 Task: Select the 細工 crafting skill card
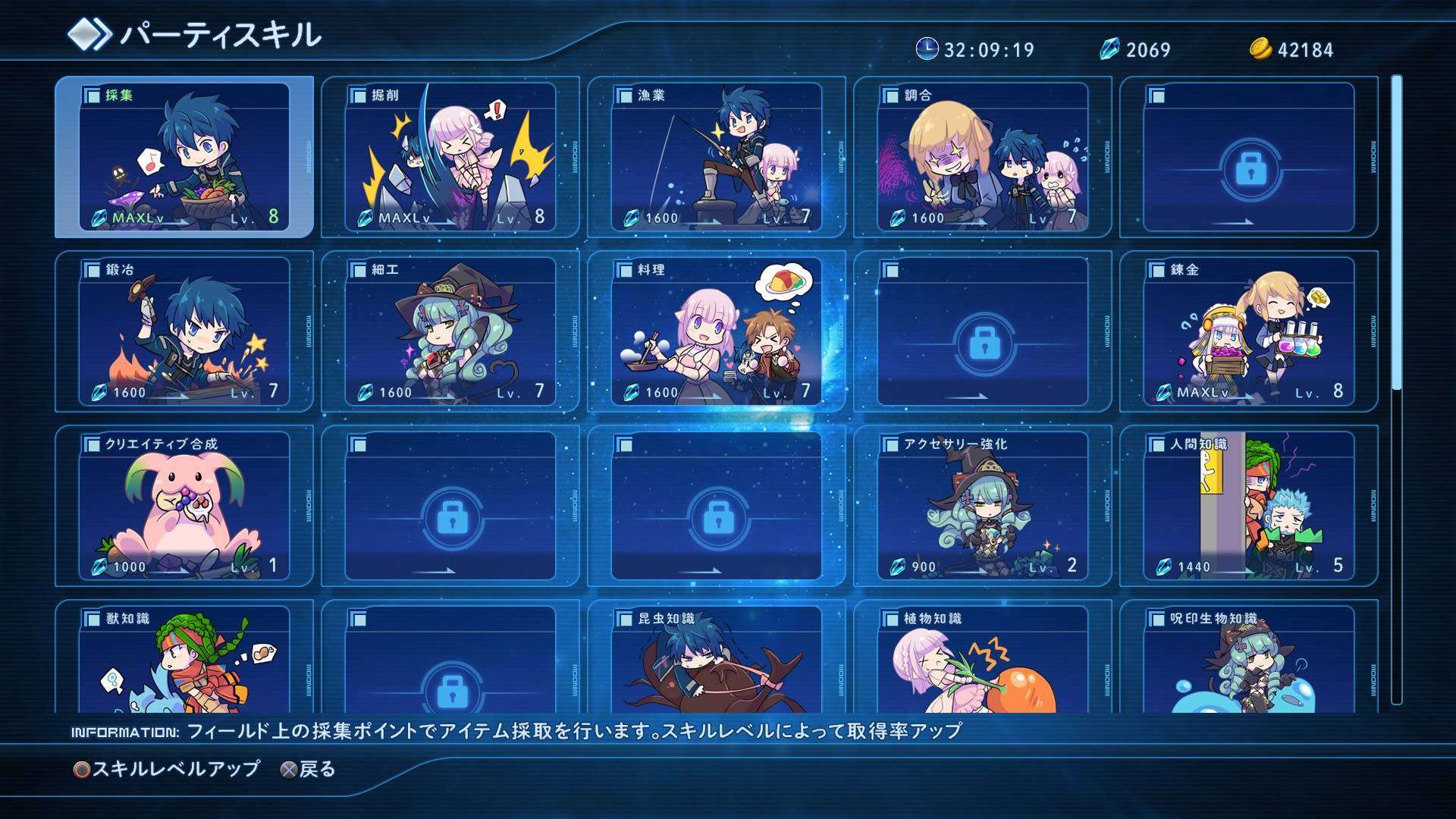[450, 331]
